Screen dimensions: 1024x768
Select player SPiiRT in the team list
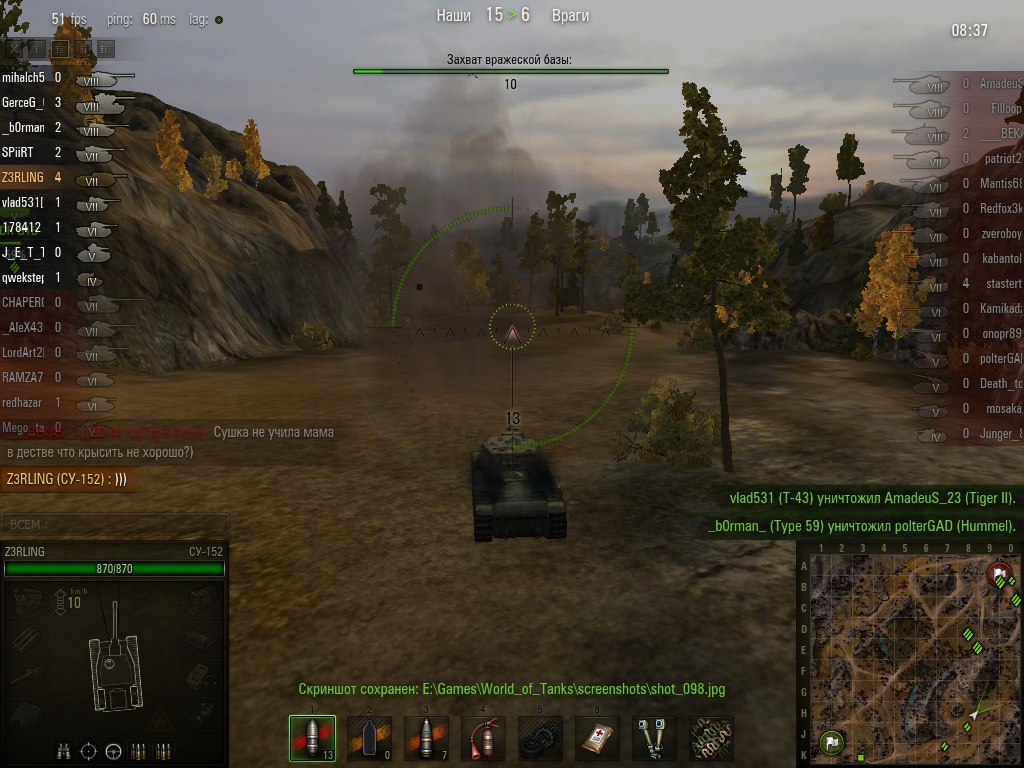(x=20, y=152)
